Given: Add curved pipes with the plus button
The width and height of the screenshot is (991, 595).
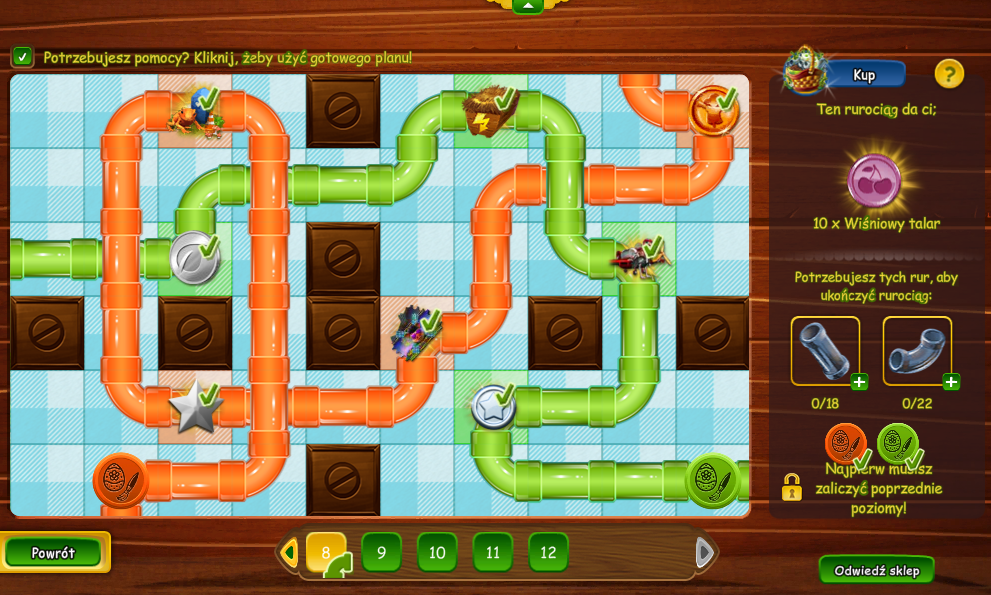Looking at the screenshot, I should tap(951, 381).
